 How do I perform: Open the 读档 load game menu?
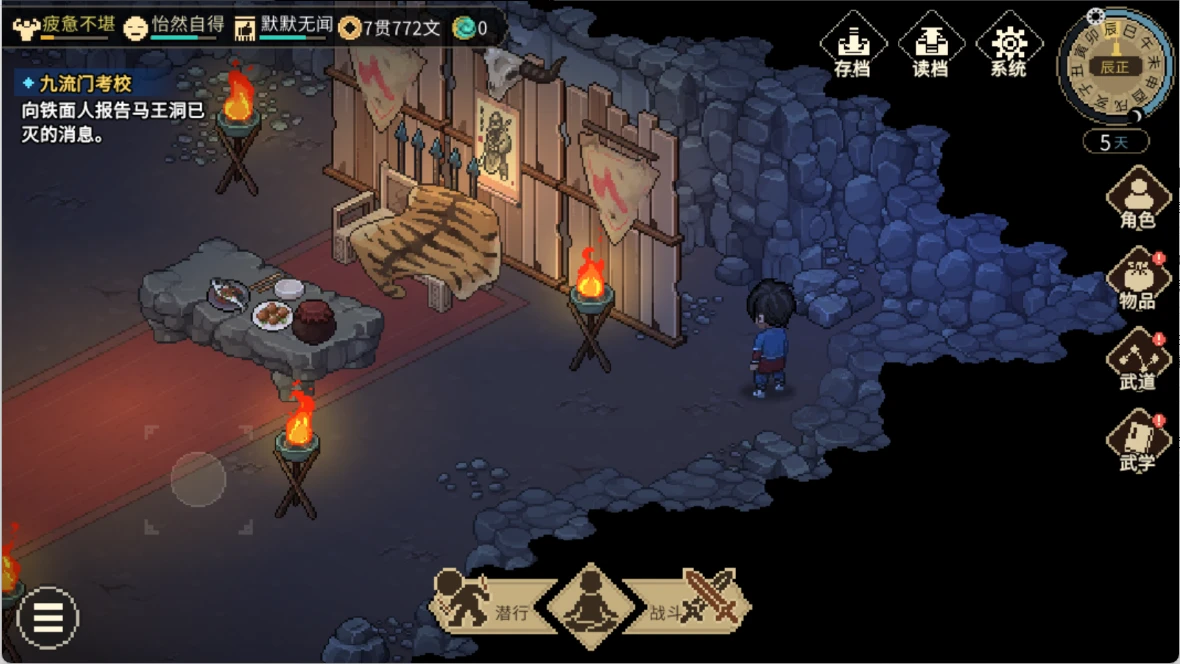[930, 47]
